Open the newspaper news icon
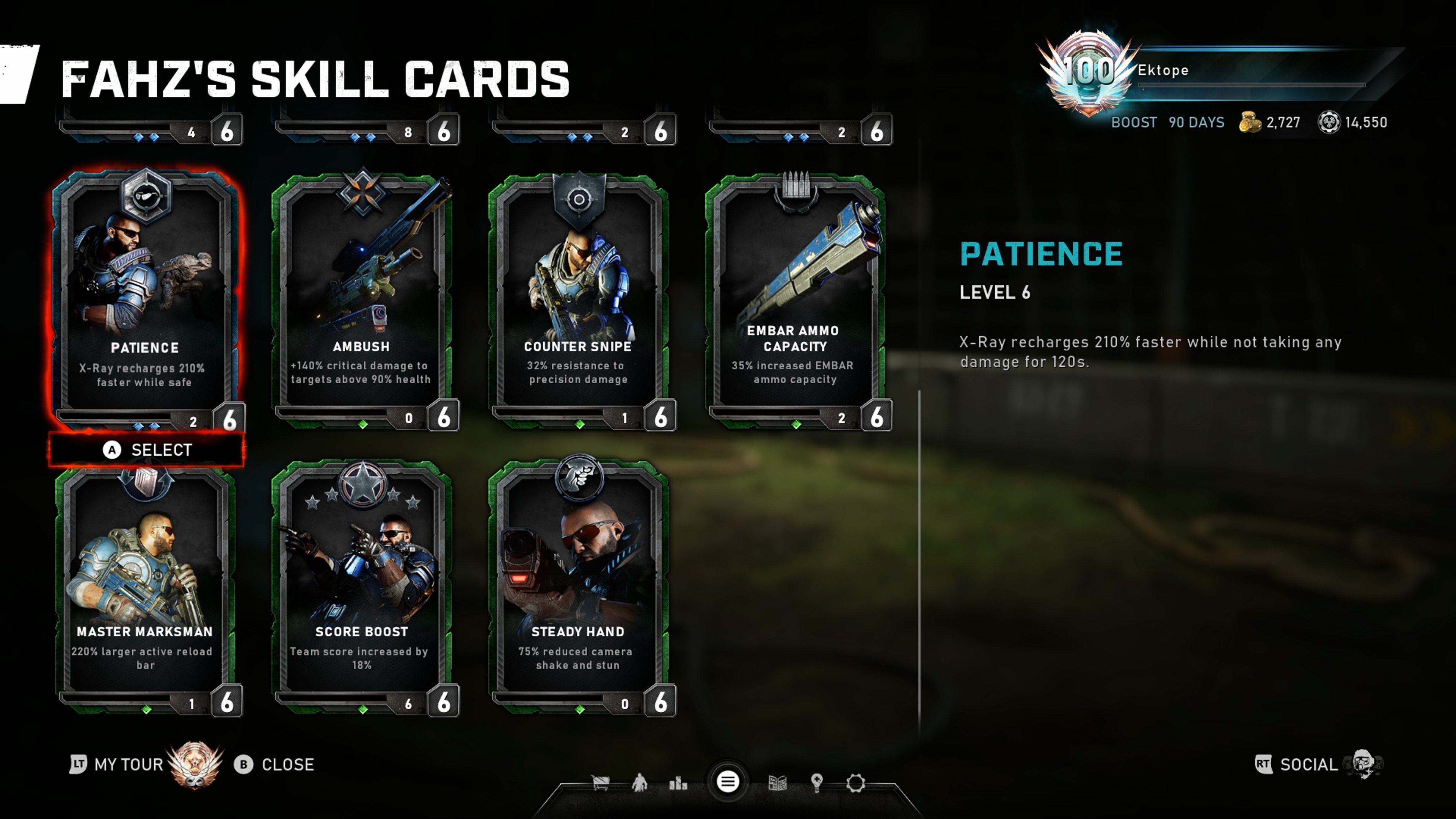 tap(778, 783)
